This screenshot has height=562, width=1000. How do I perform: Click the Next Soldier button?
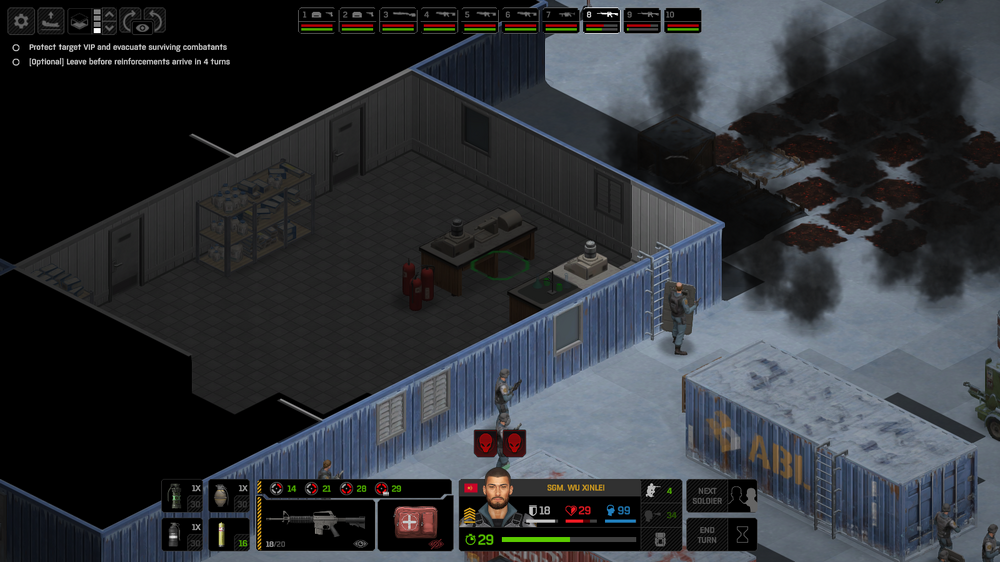pyautogui.click(x=721, y=496)
